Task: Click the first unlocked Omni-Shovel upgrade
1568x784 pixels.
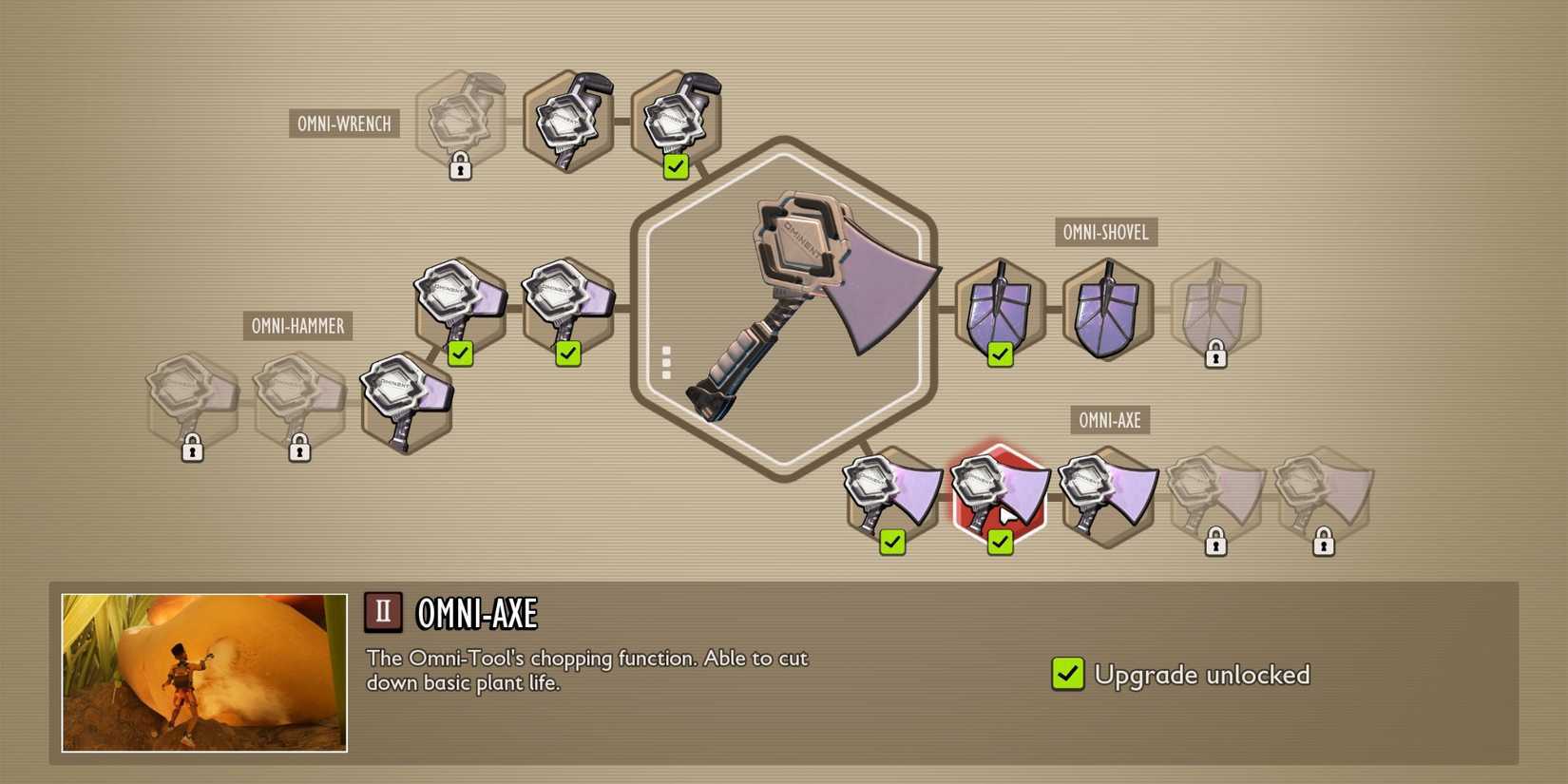Action: pos(998,309)
